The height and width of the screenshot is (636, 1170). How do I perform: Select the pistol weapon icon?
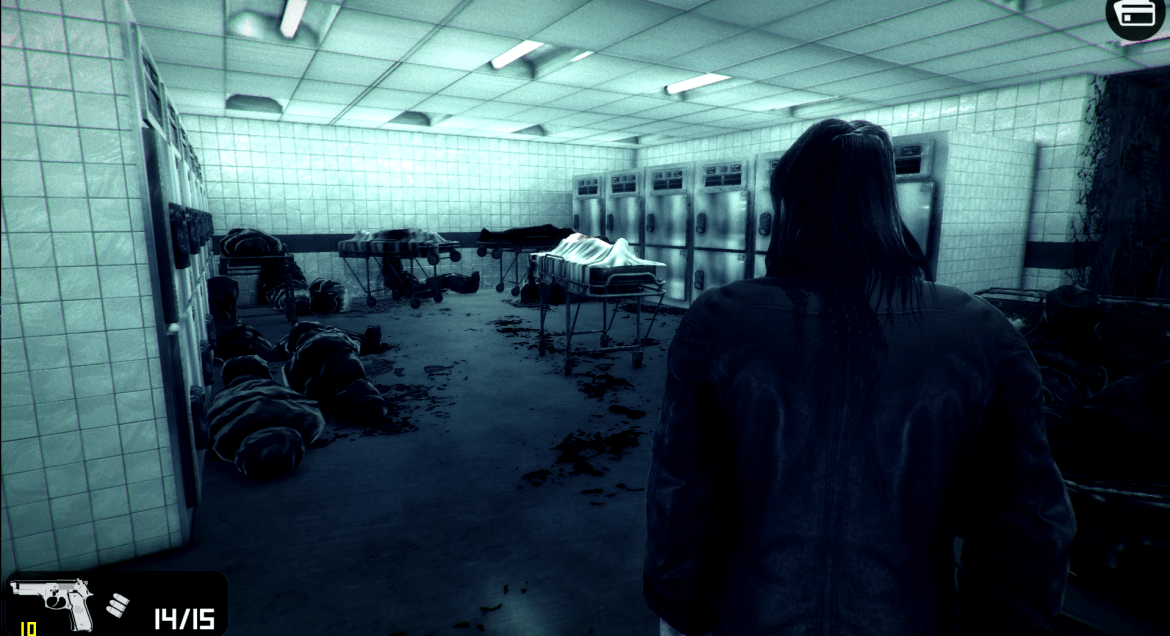tap(52, 602)
